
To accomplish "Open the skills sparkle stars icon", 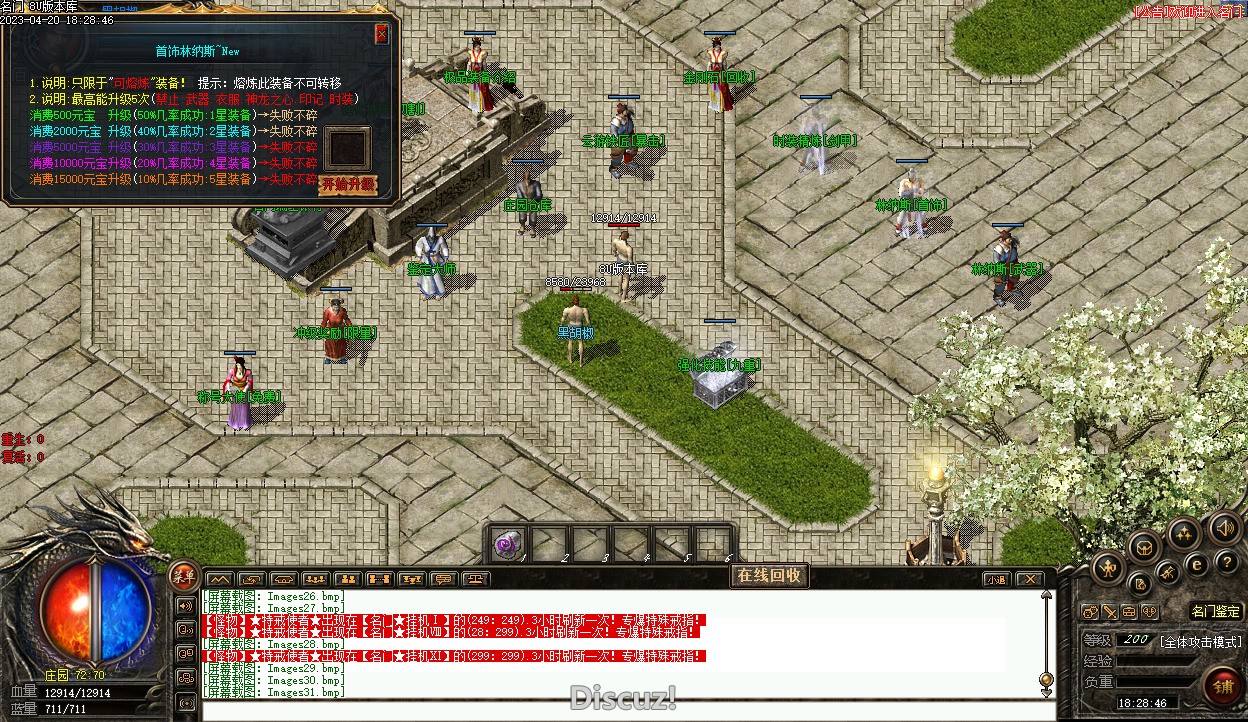I will 1185,533.
